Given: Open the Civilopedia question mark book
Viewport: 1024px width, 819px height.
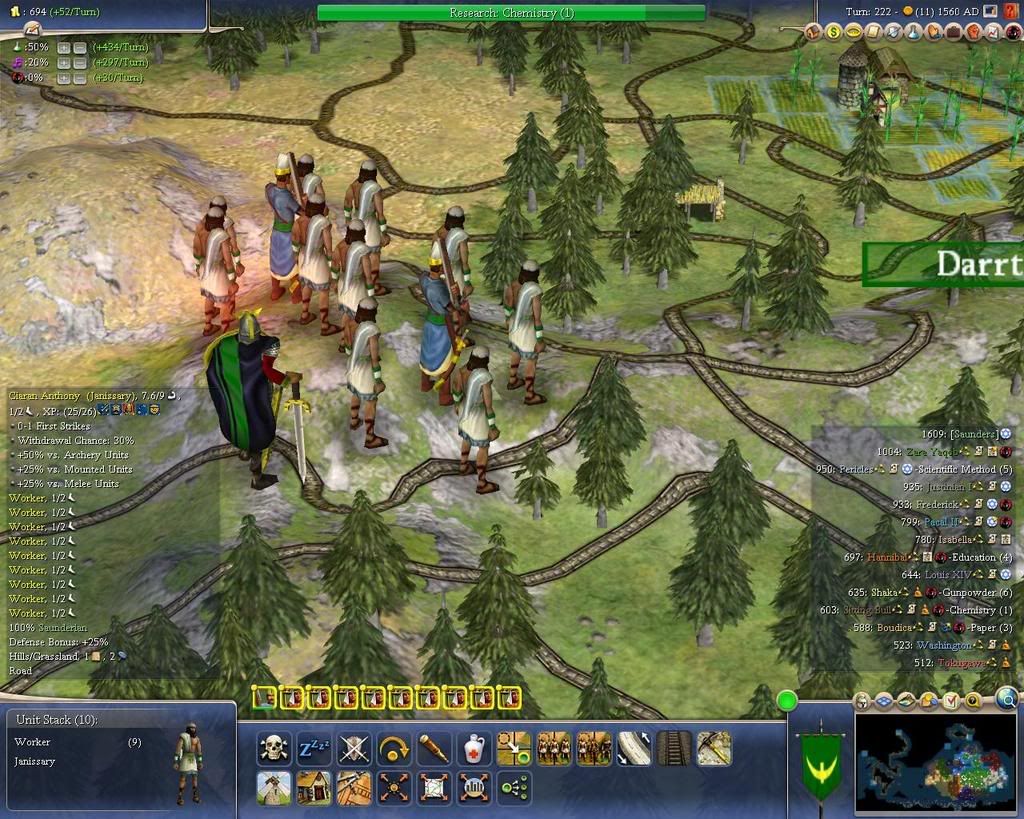Looking at the screenshot, I should pos(1012,12).
